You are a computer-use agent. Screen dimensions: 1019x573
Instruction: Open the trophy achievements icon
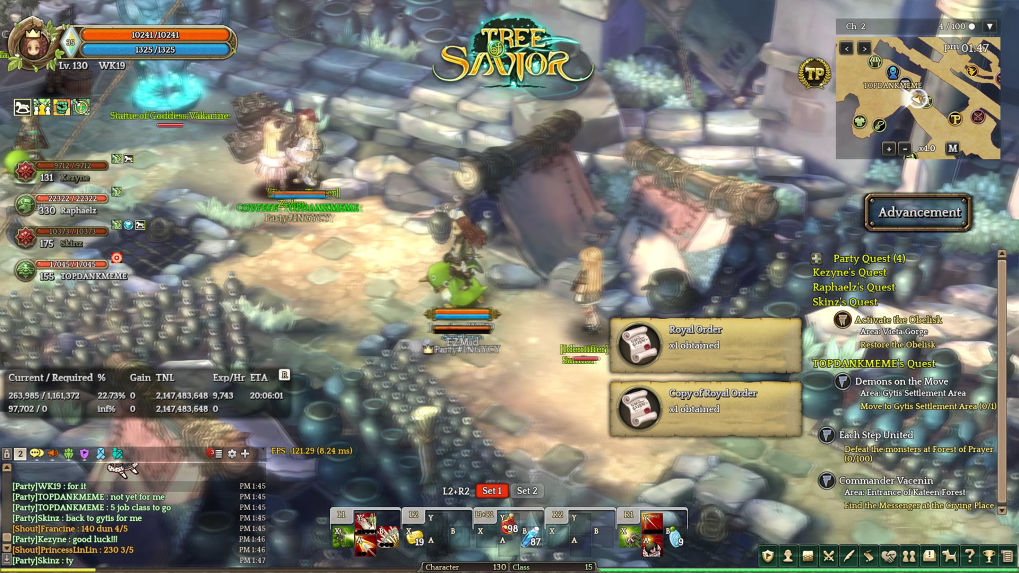(x=989, y=556)
